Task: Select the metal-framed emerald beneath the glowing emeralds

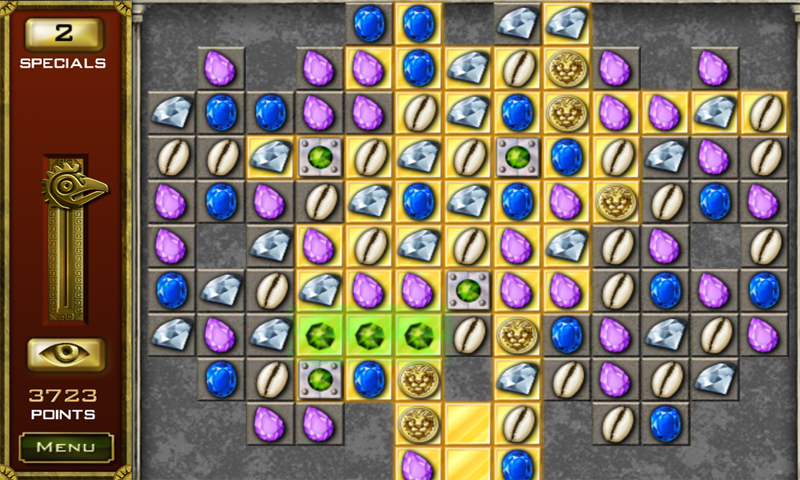Action: [320, 379]
